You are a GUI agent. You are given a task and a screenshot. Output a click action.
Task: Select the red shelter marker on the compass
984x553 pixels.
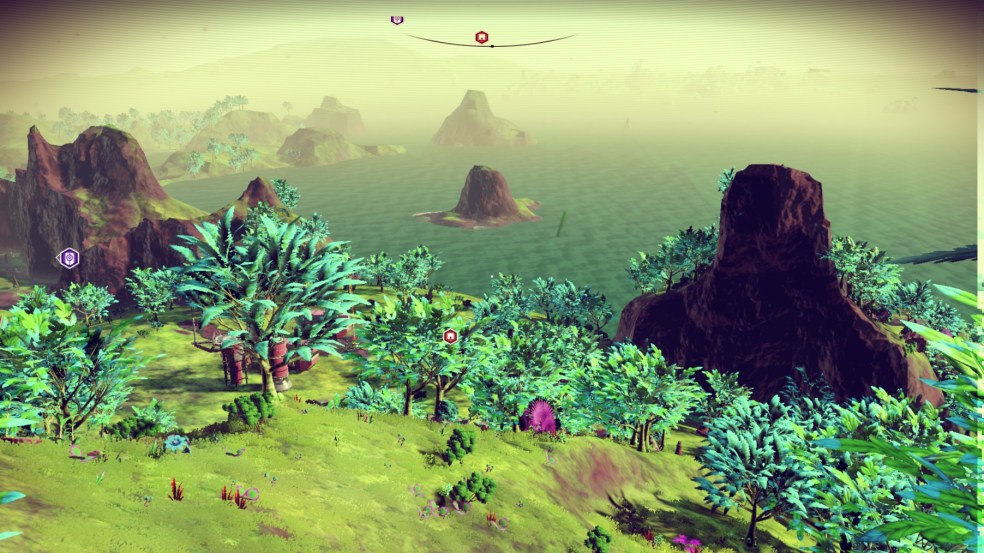click(482, 38)
